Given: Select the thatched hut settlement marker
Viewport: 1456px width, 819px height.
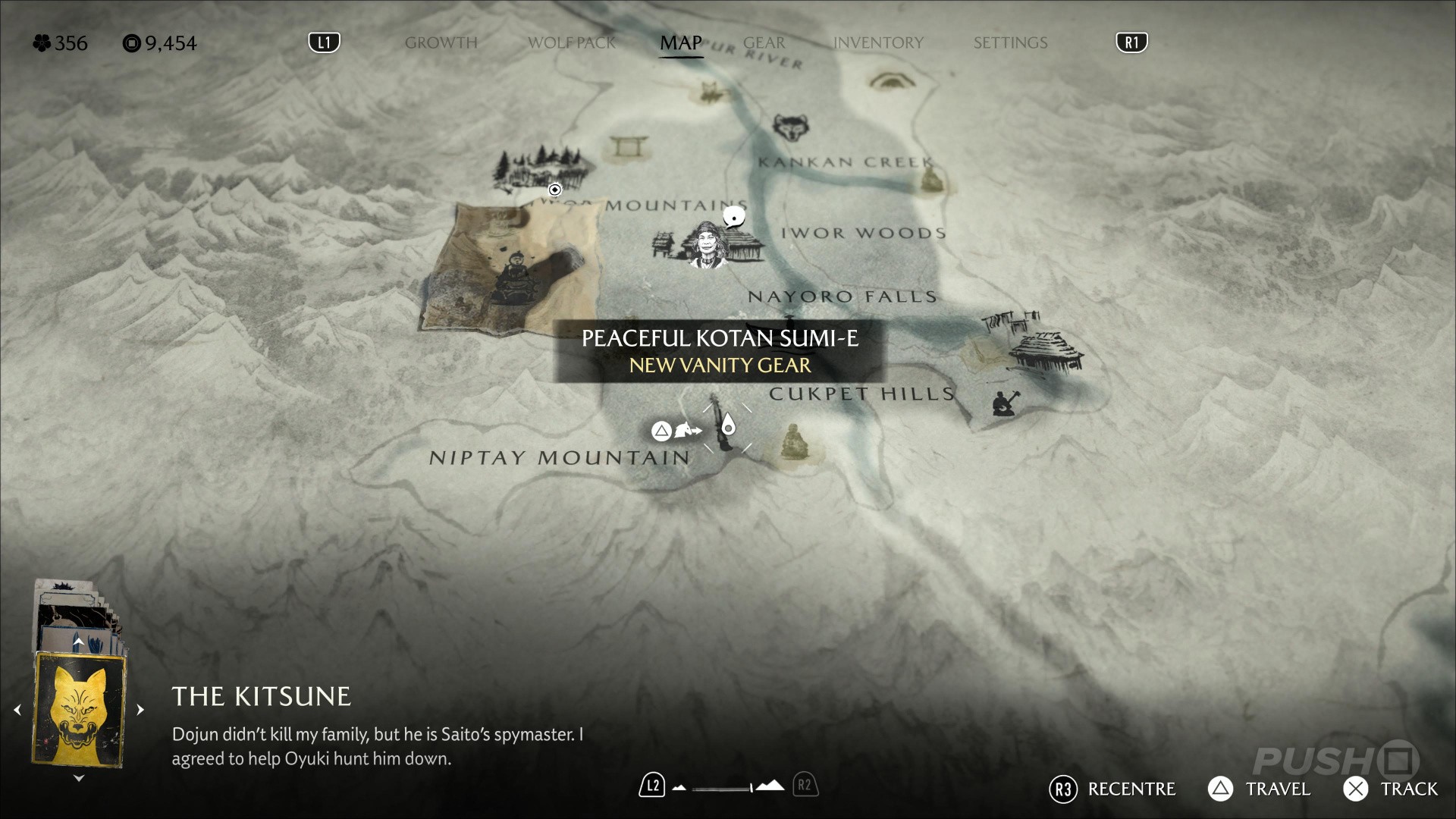Looking at the screenshot, I should coord(1046,349).
